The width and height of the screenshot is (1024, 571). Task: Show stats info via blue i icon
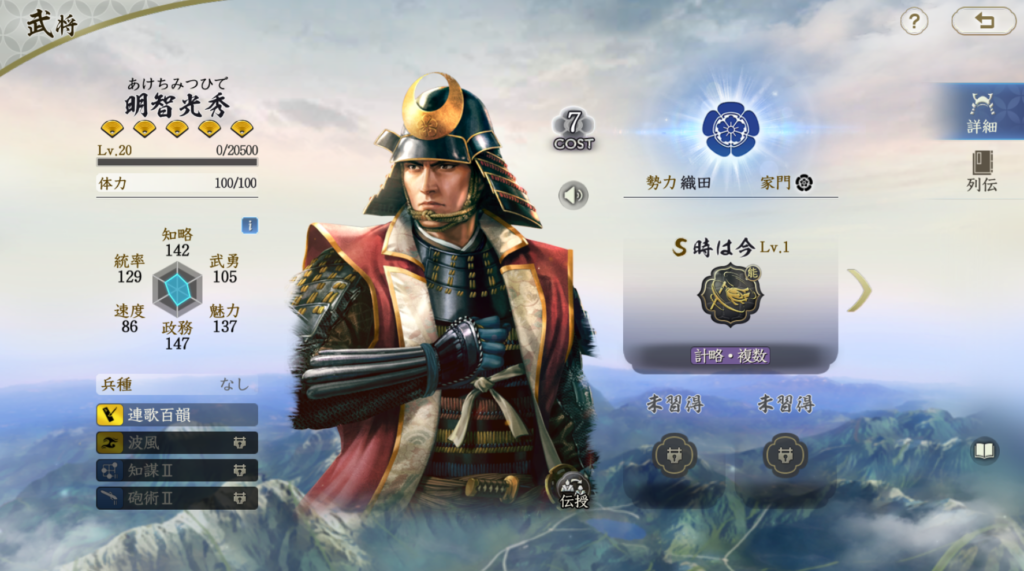[250, 225]
